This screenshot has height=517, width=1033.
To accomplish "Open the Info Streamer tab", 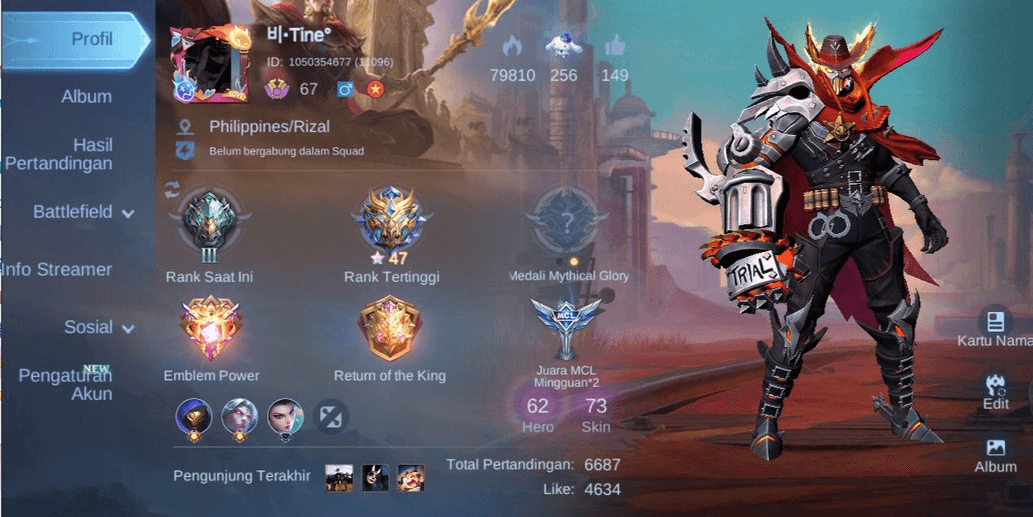I will [x=56, y=269].
